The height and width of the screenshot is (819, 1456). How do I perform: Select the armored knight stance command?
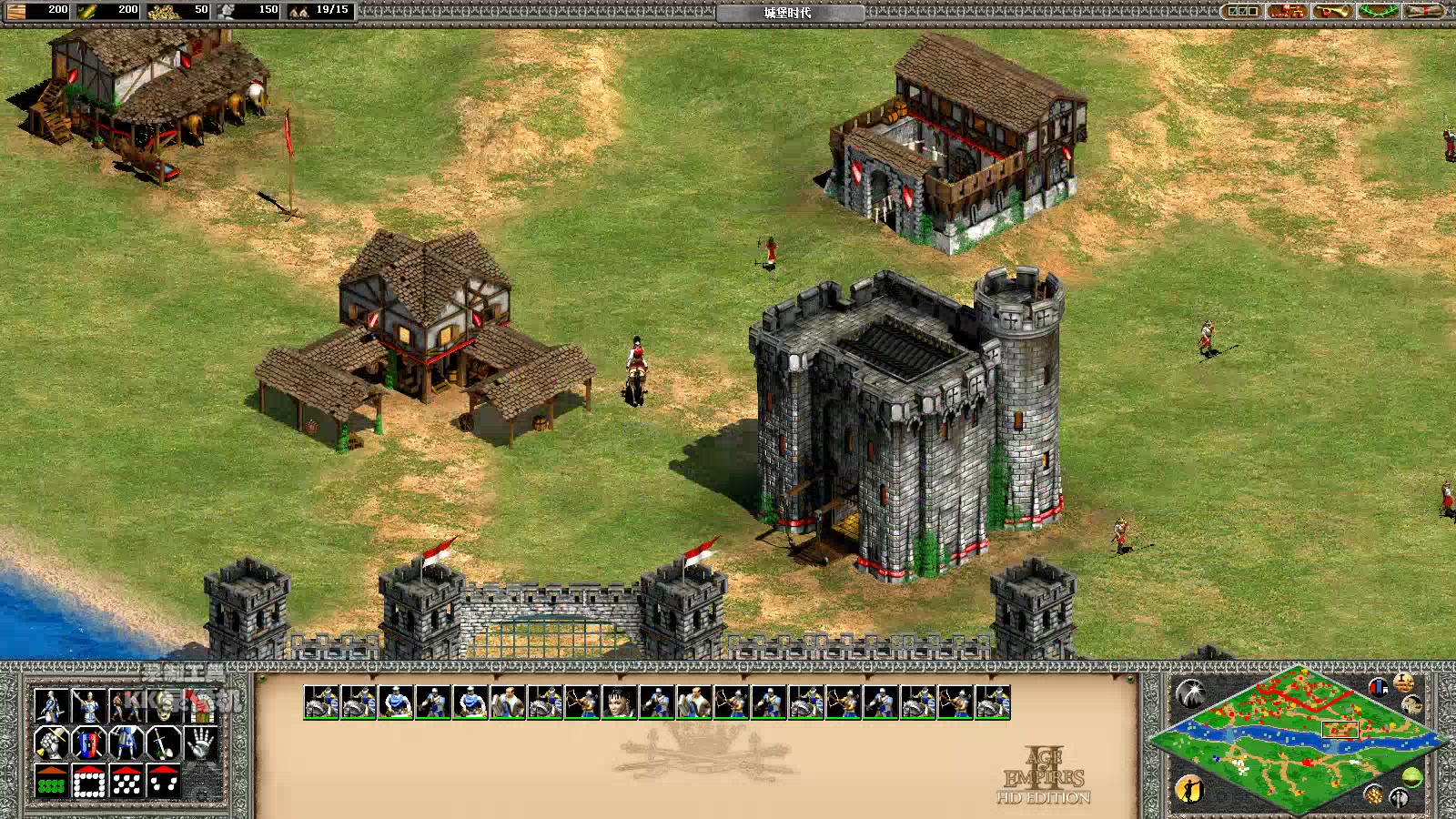click(126, 743)
